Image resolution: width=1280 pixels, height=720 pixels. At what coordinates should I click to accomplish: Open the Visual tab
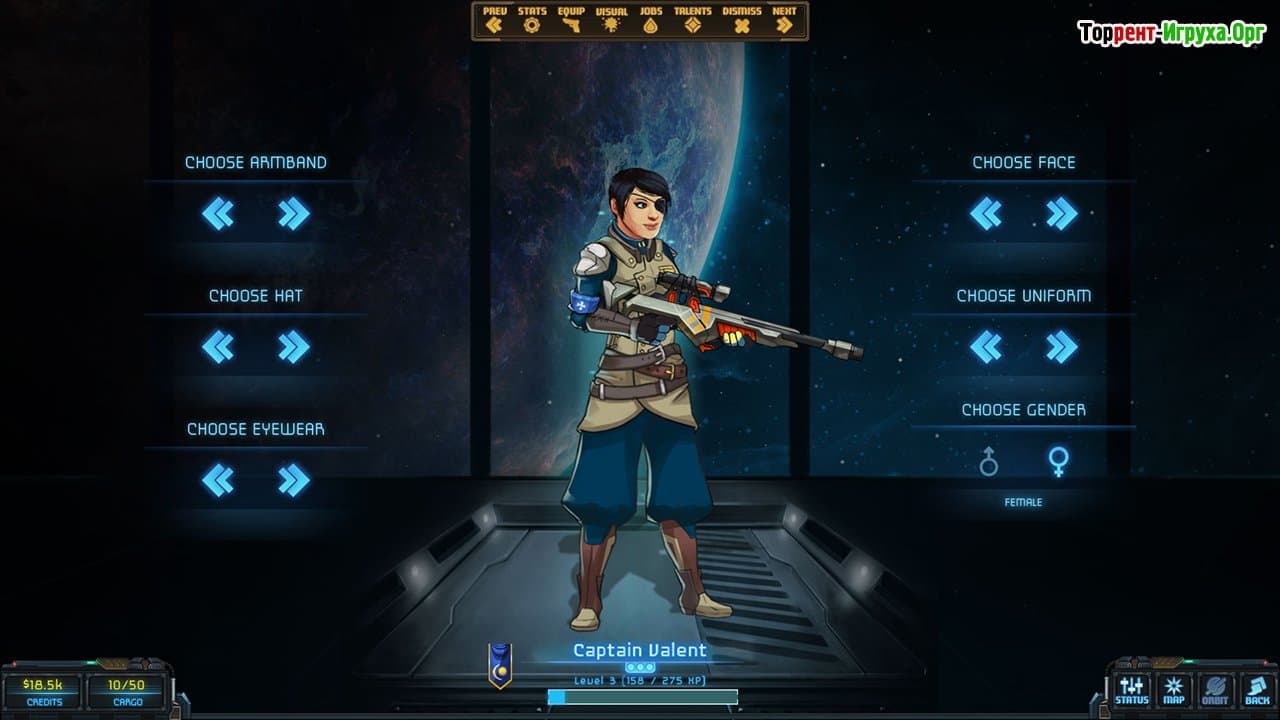click(x=611, y=21)
